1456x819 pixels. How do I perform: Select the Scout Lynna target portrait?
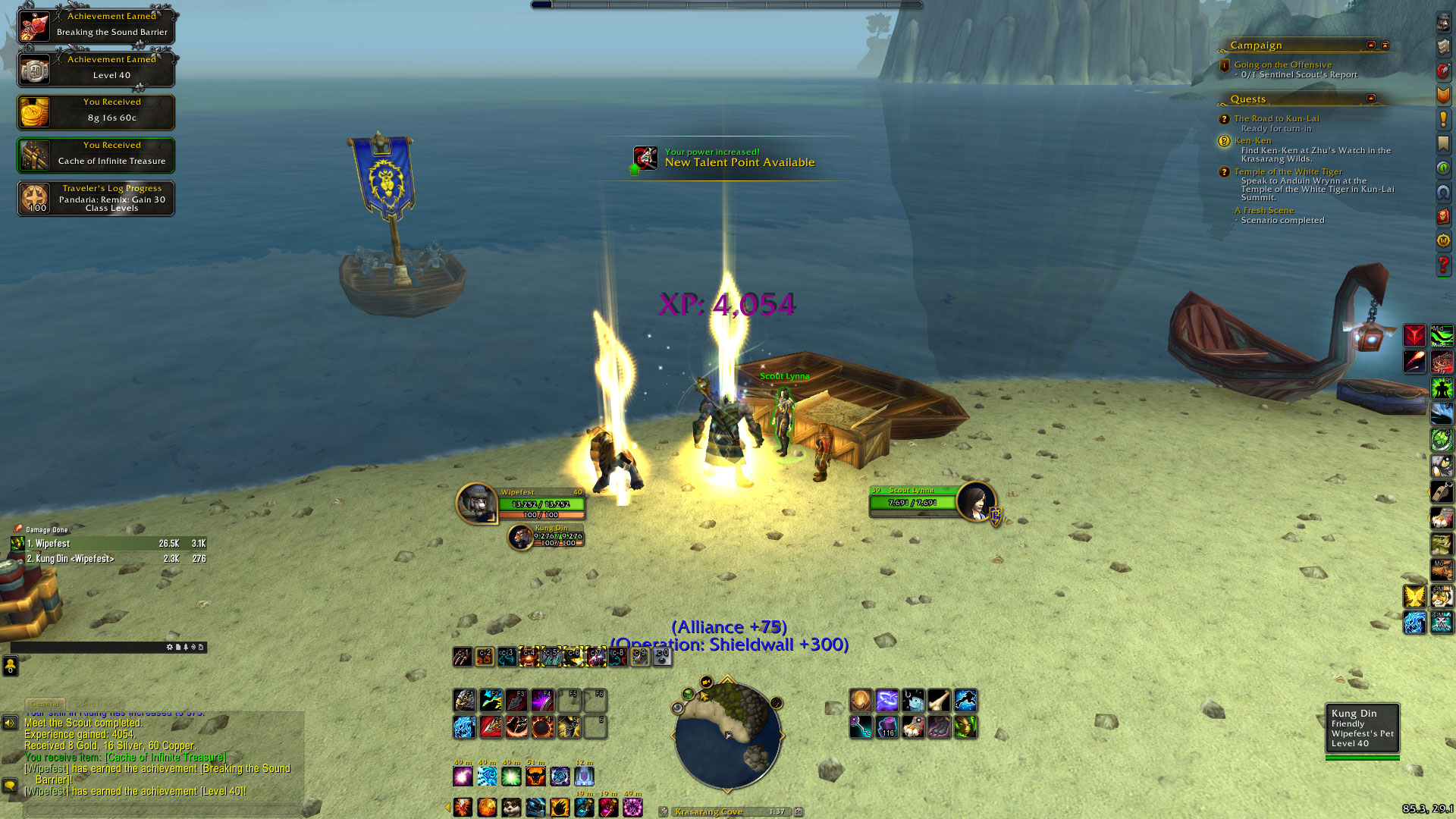point(976,501)
